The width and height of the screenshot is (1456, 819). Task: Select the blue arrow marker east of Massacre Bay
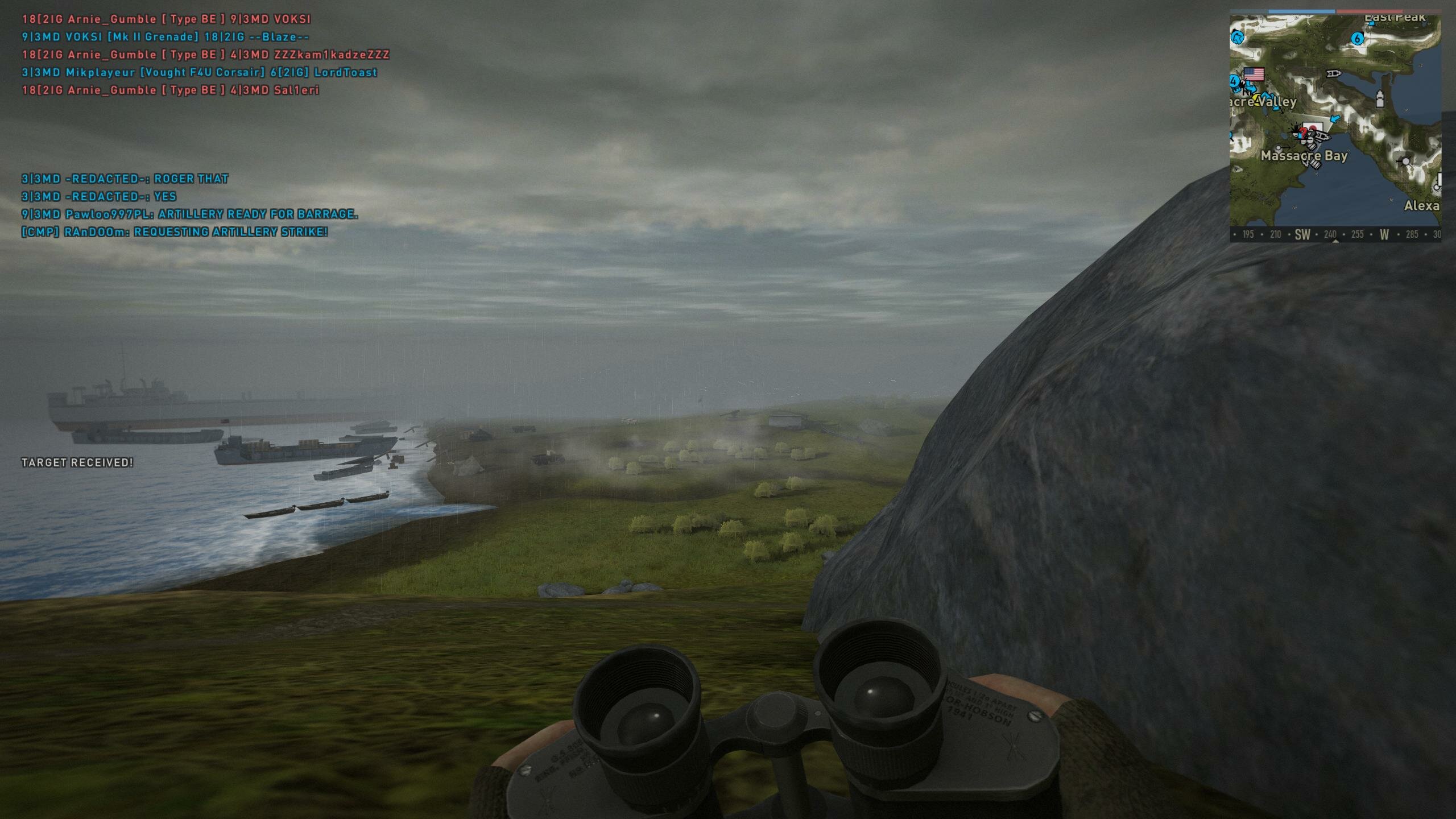(1335, 119)
